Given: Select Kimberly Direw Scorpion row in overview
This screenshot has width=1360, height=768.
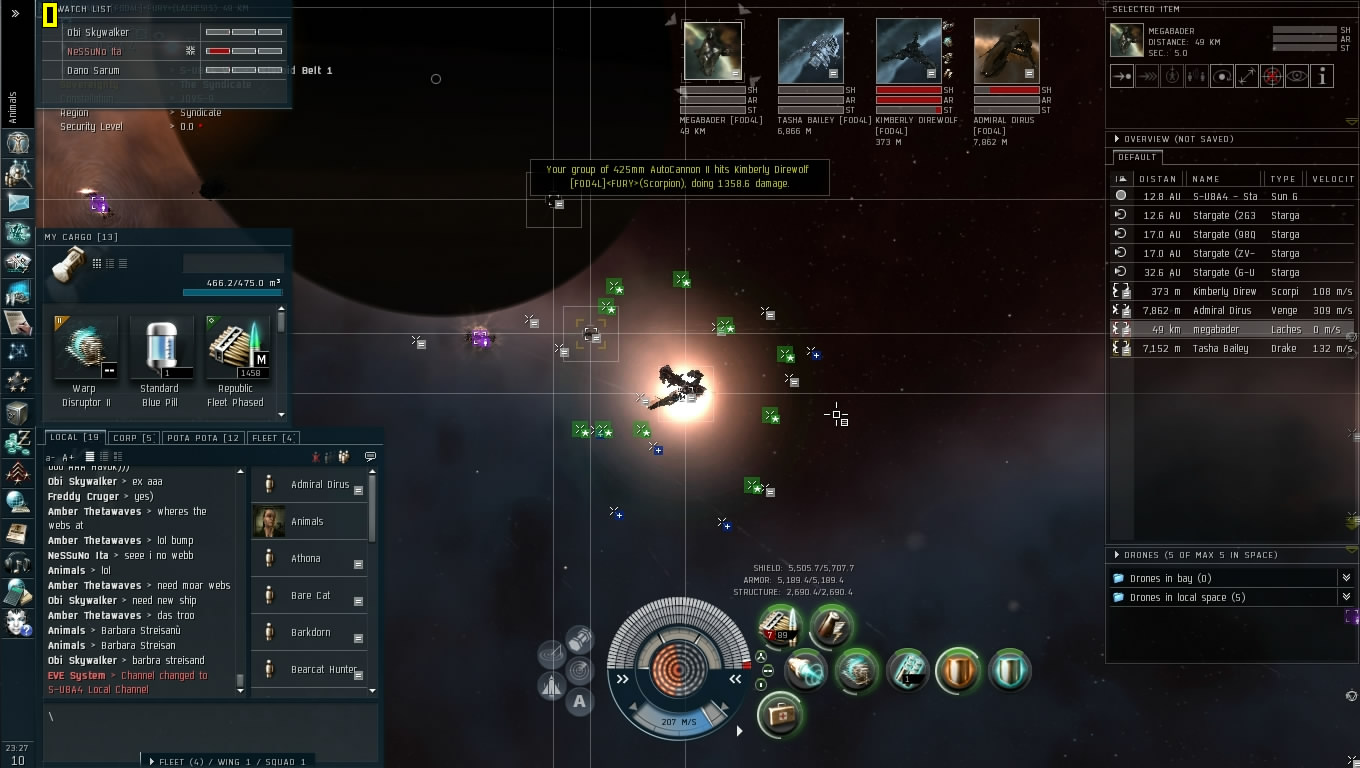Looking at the screenshot, I should [1232, 291].
